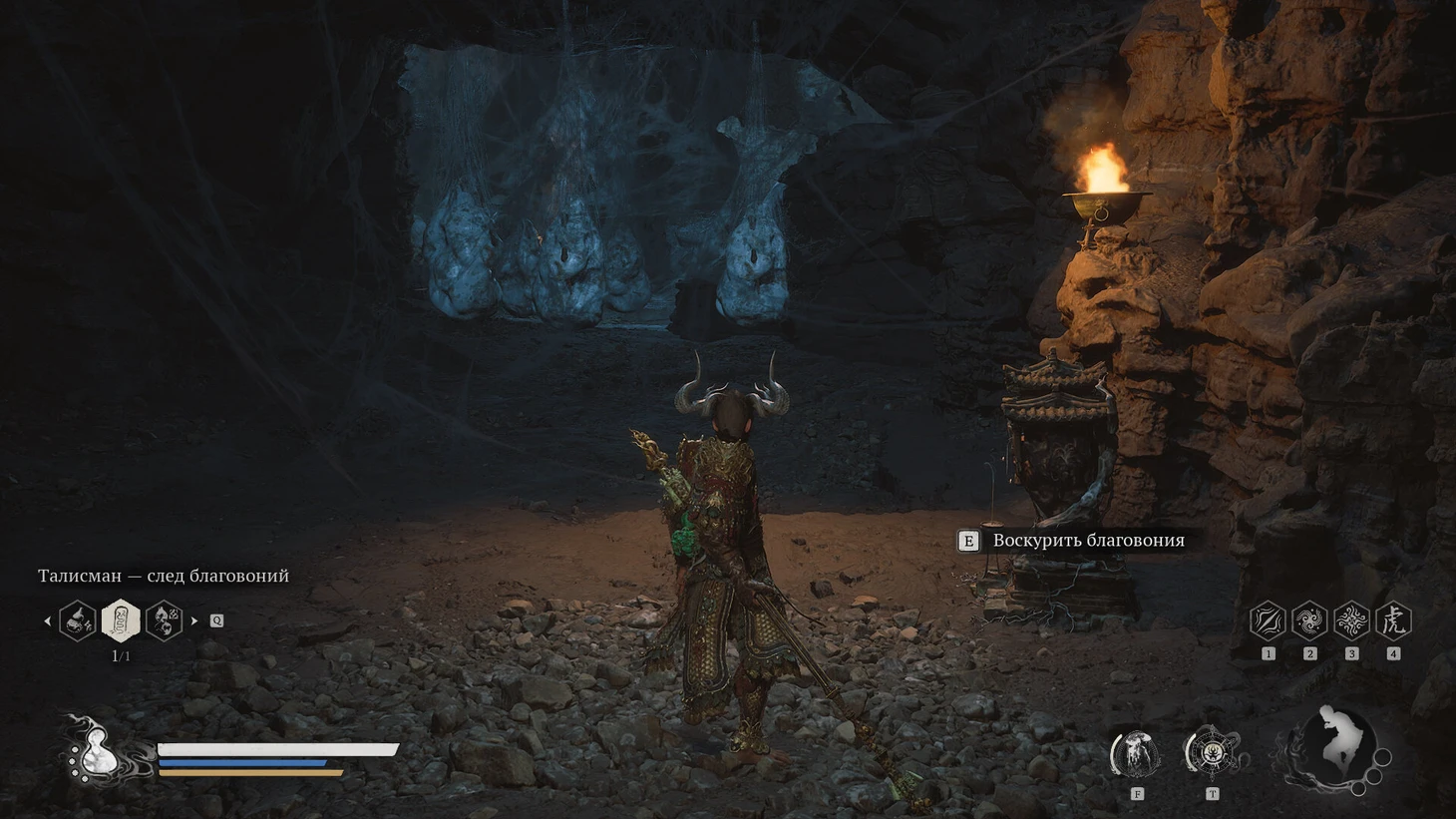Choose the left pouch-and-pills item slot

[78, 620]
